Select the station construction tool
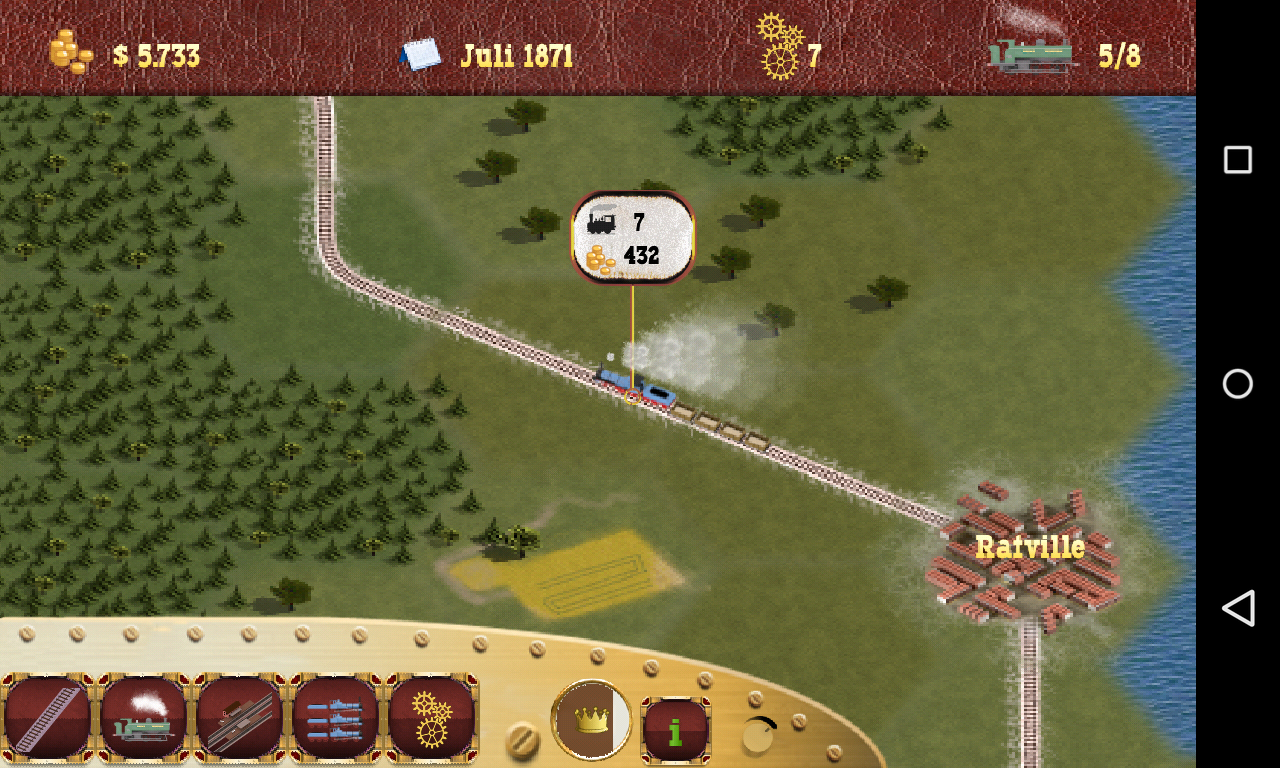 point(239,718)
